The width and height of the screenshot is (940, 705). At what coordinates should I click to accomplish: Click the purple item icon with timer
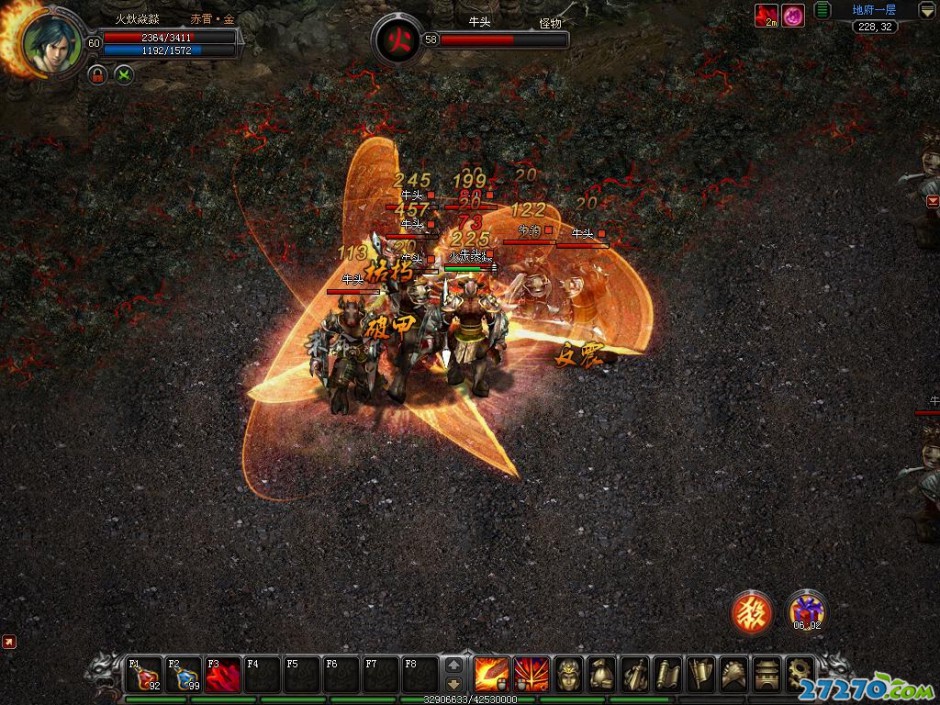(x=806, y=610)
